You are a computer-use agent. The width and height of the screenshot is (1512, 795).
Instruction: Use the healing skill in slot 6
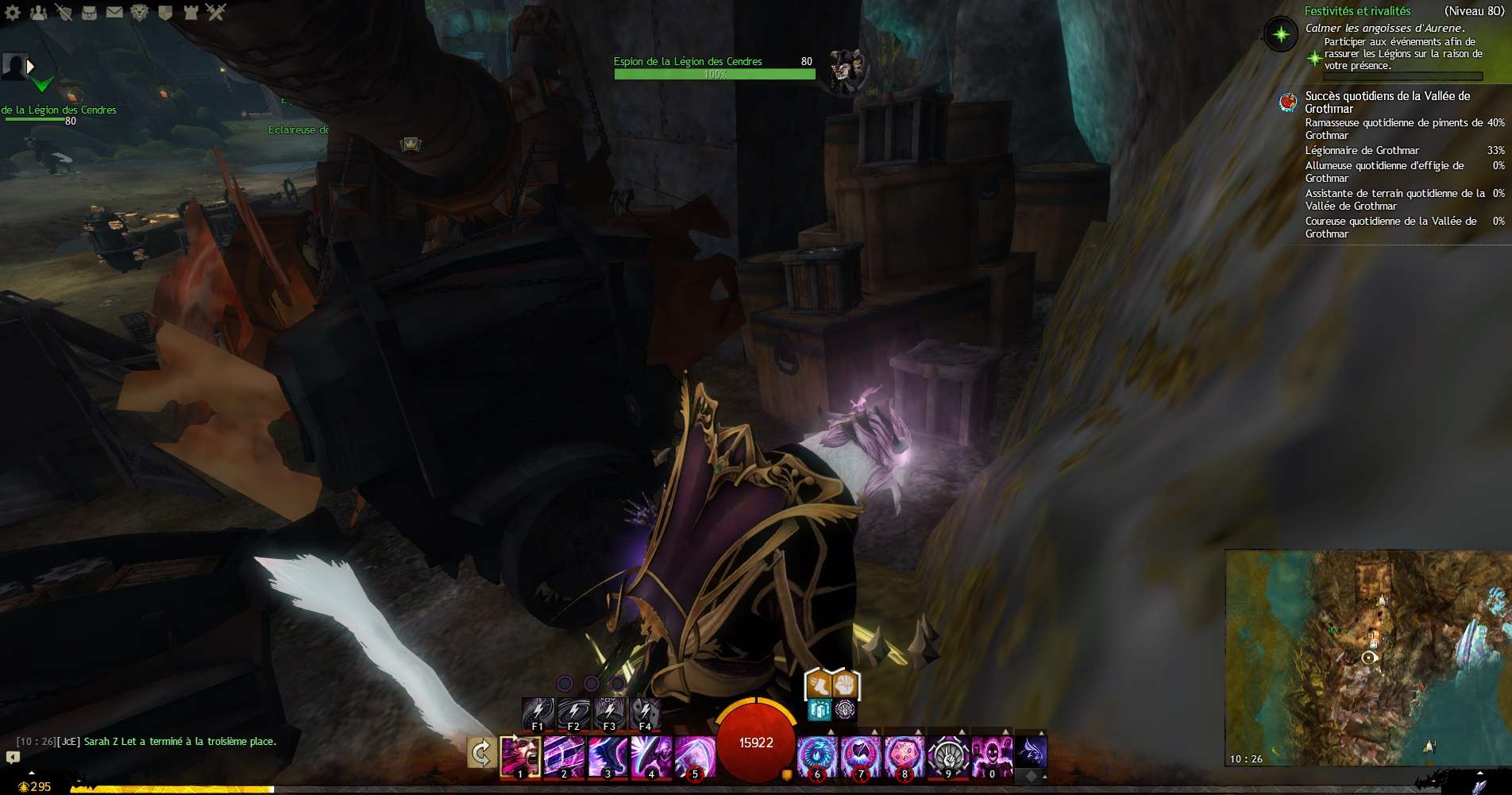[817, 756]
